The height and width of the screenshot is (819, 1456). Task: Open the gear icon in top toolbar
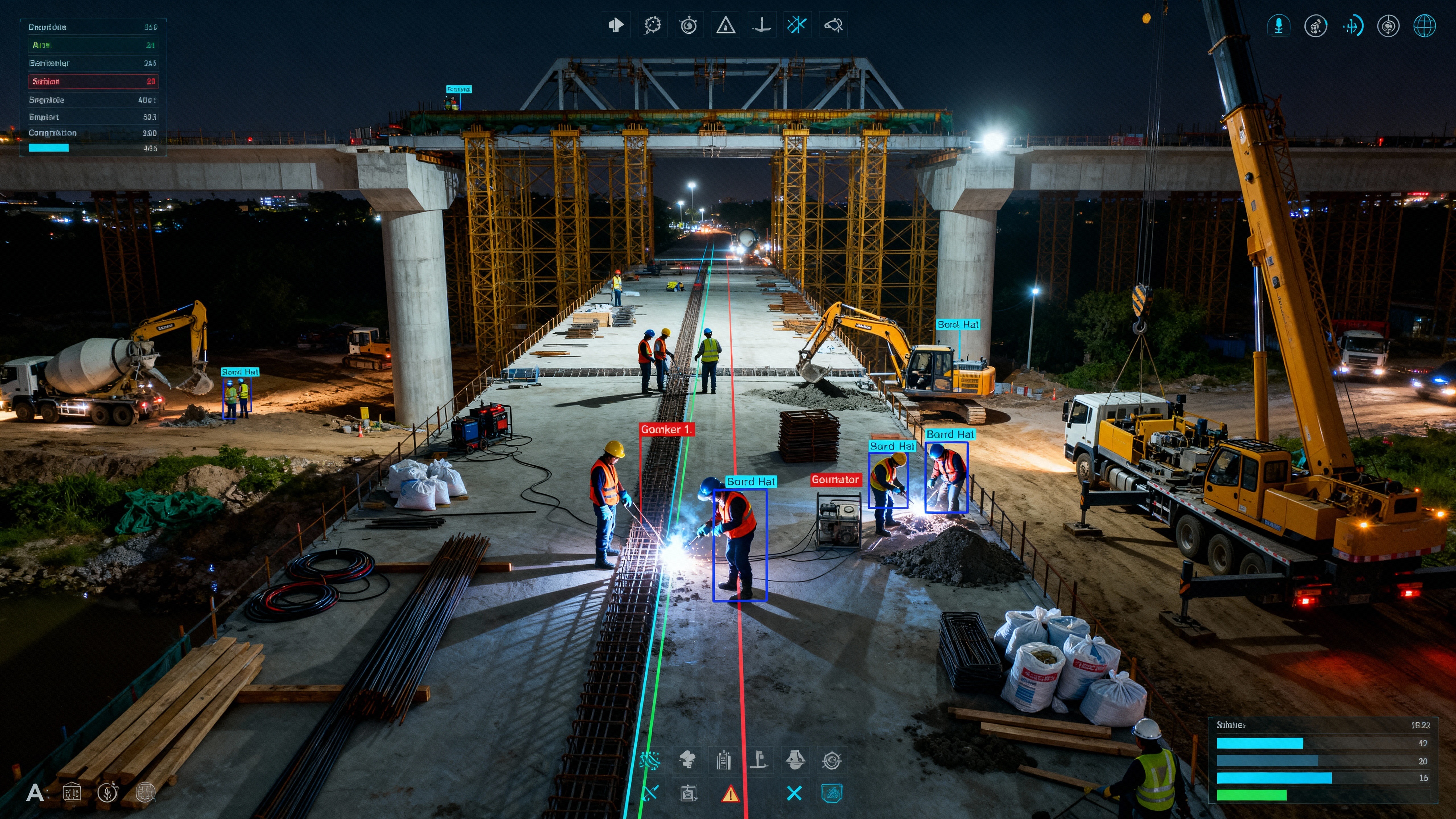tap(652, 25)
